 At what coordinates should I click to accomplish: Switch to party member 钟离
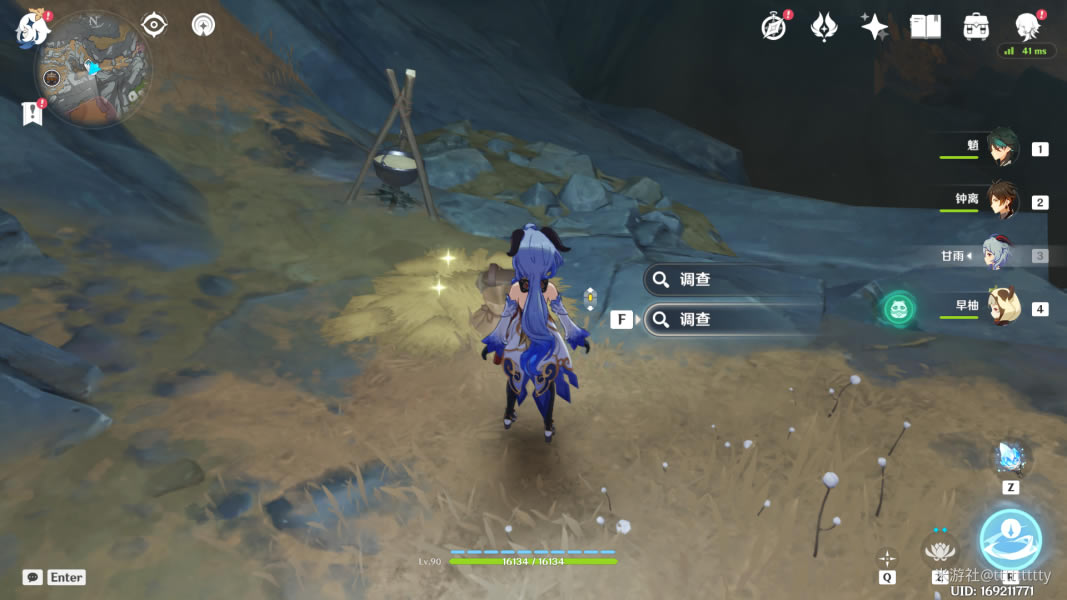point(1001,201)
